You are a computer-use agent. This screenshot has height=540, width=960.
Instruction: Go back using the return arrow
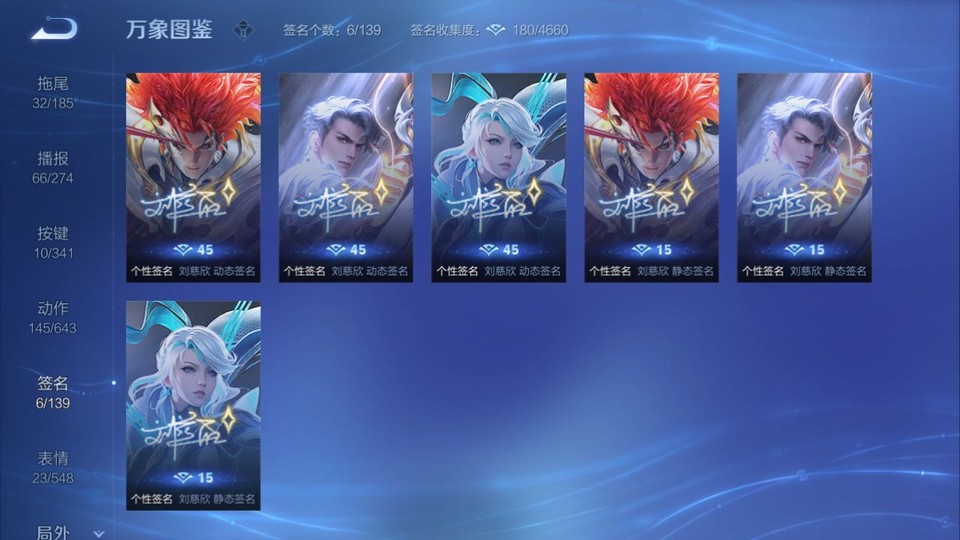54,29
